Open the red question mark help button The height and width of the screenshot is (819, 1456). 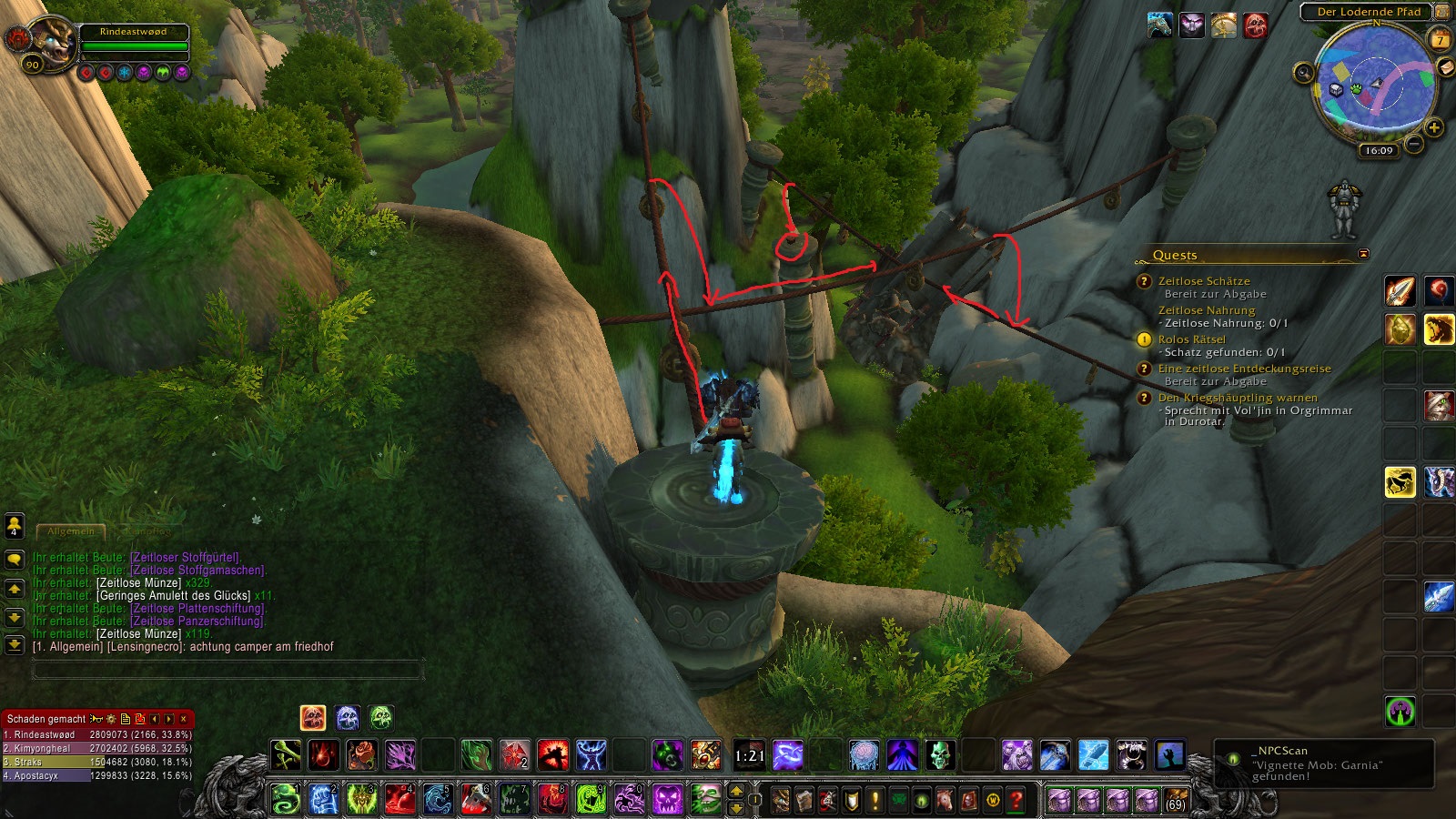coord(1016,800)
